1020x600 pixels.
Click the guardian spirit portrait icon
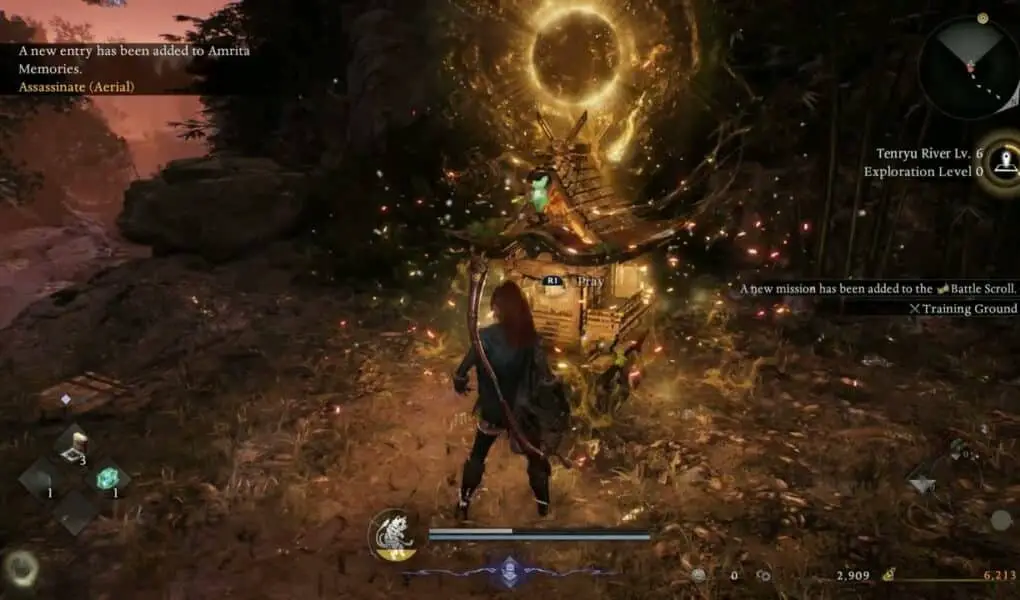[x=393, y=534]
